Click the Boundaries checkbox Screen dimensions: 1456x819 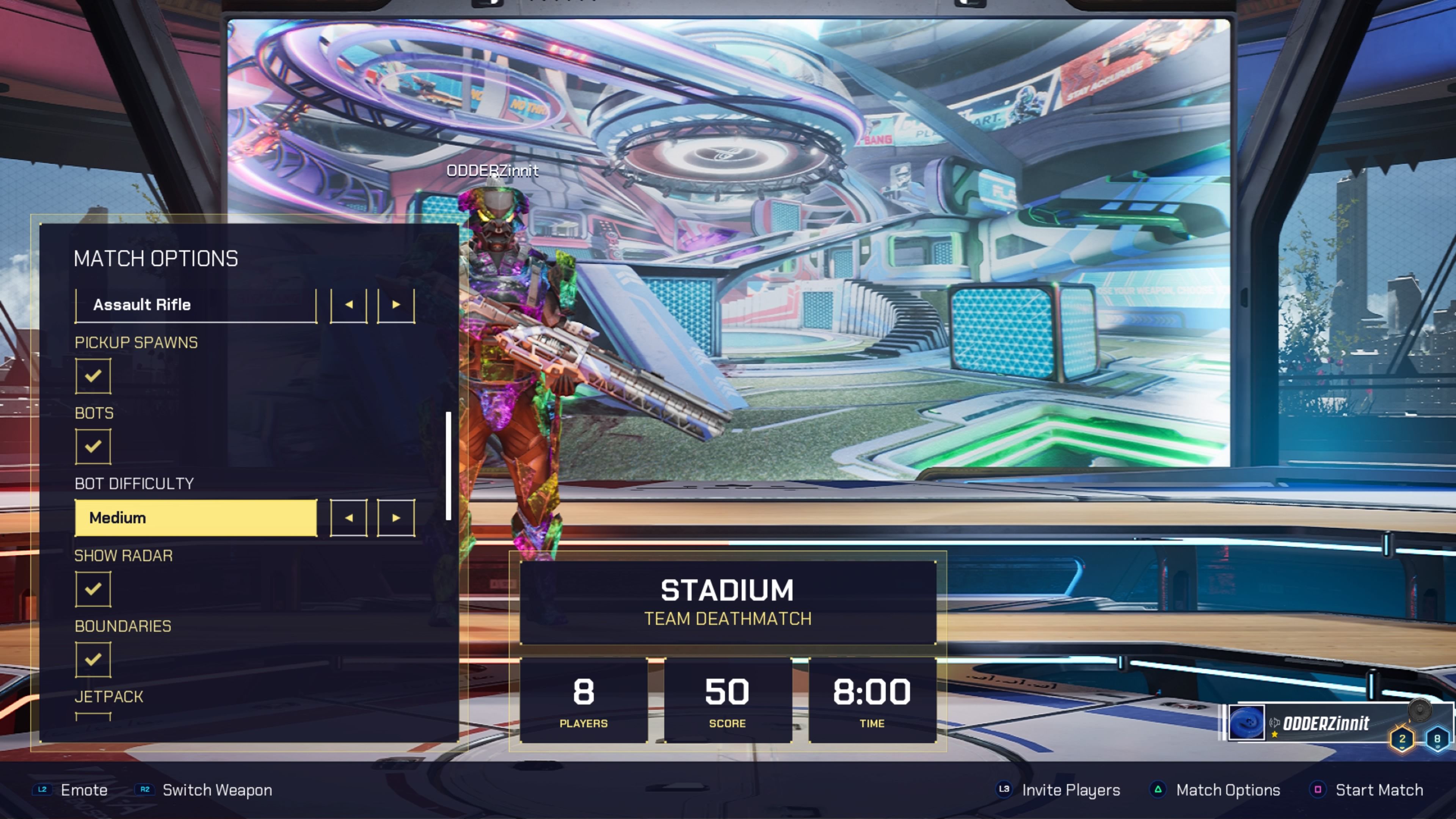click(93, 659)
